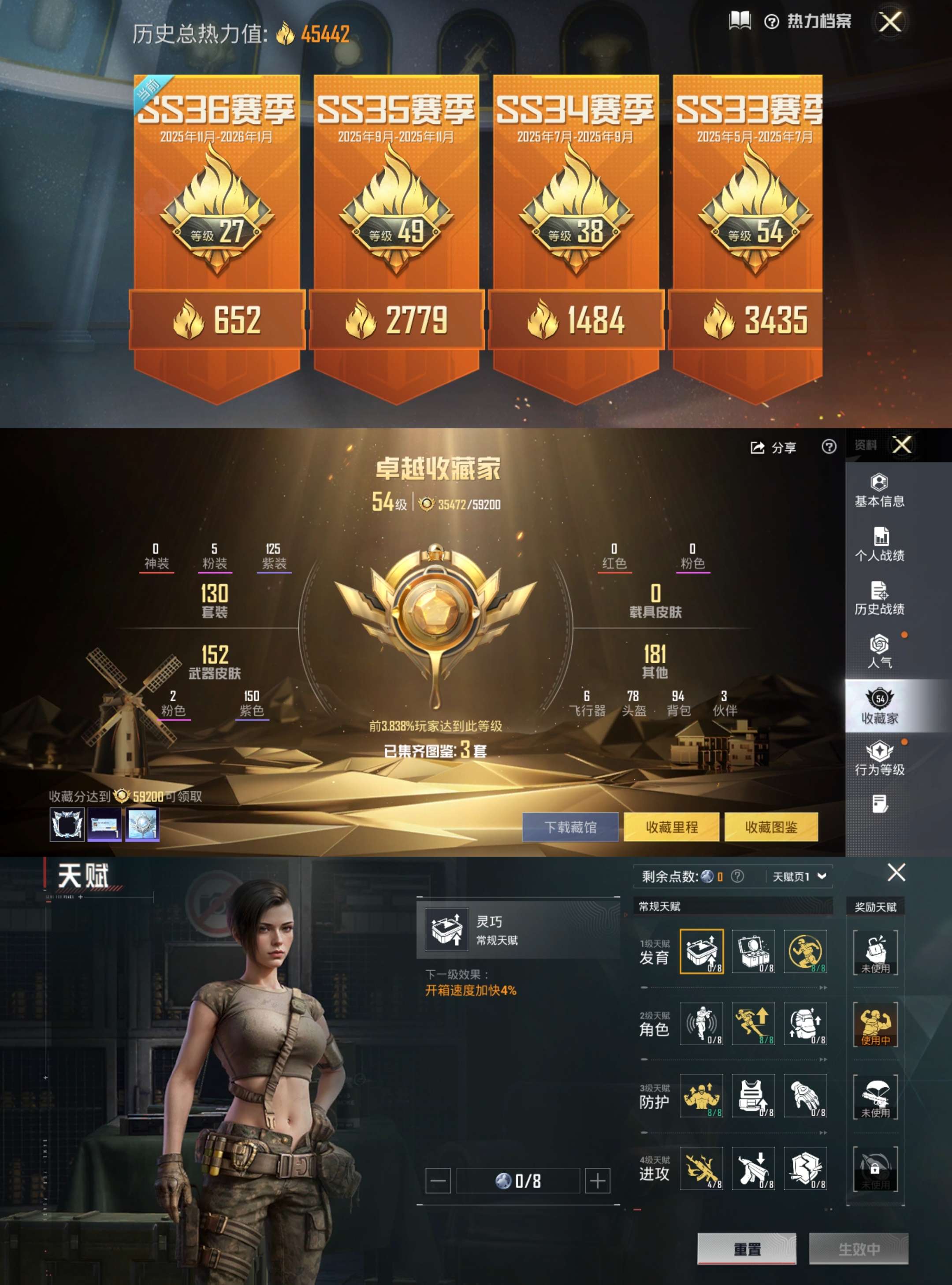Increase talent points with plus button
The image size is (952, 1285).
click(x=598, y=1181)
